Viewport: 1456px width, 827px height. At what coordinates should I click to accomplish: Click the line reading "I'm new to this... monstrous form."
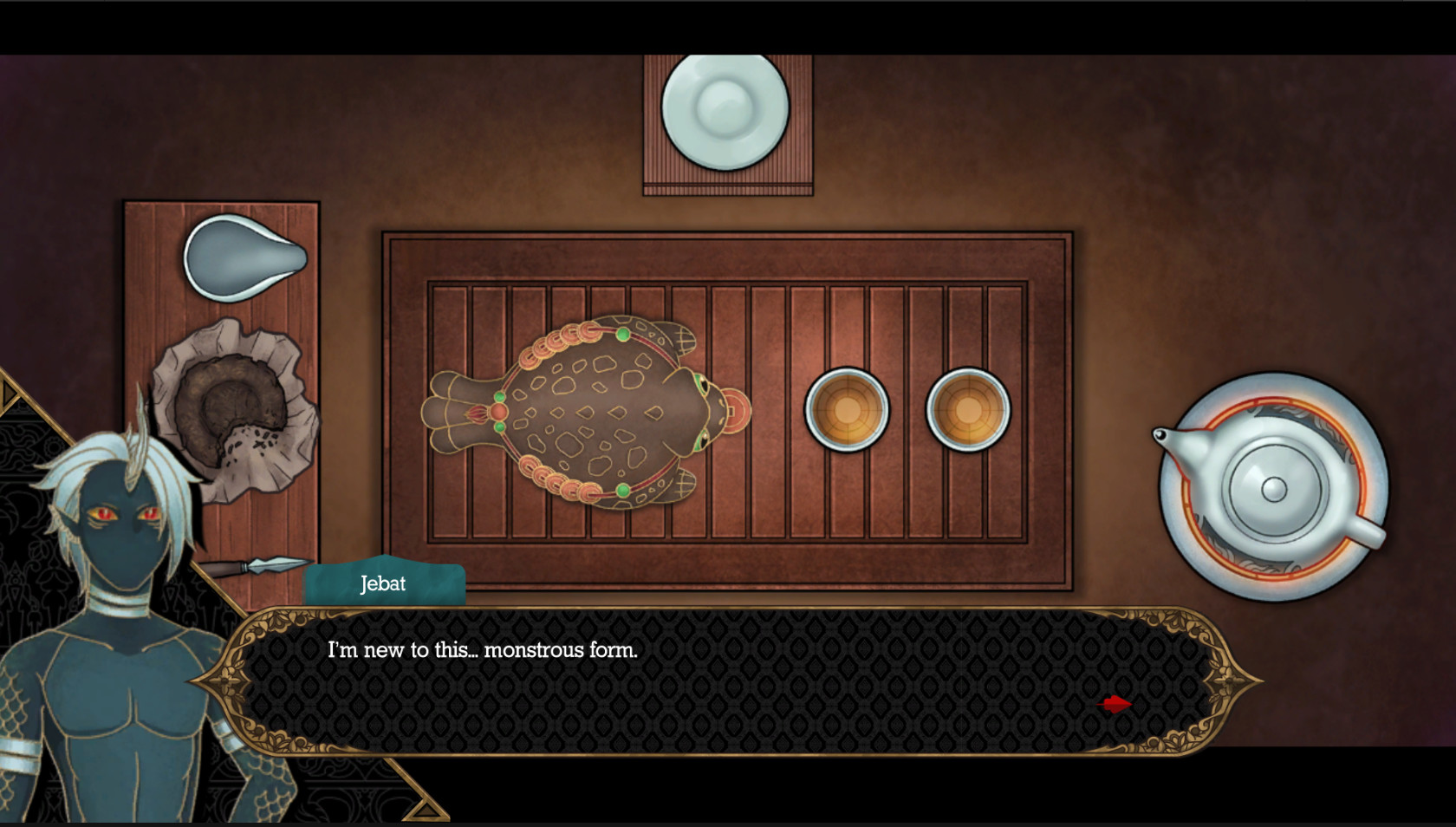click(482, 648)
